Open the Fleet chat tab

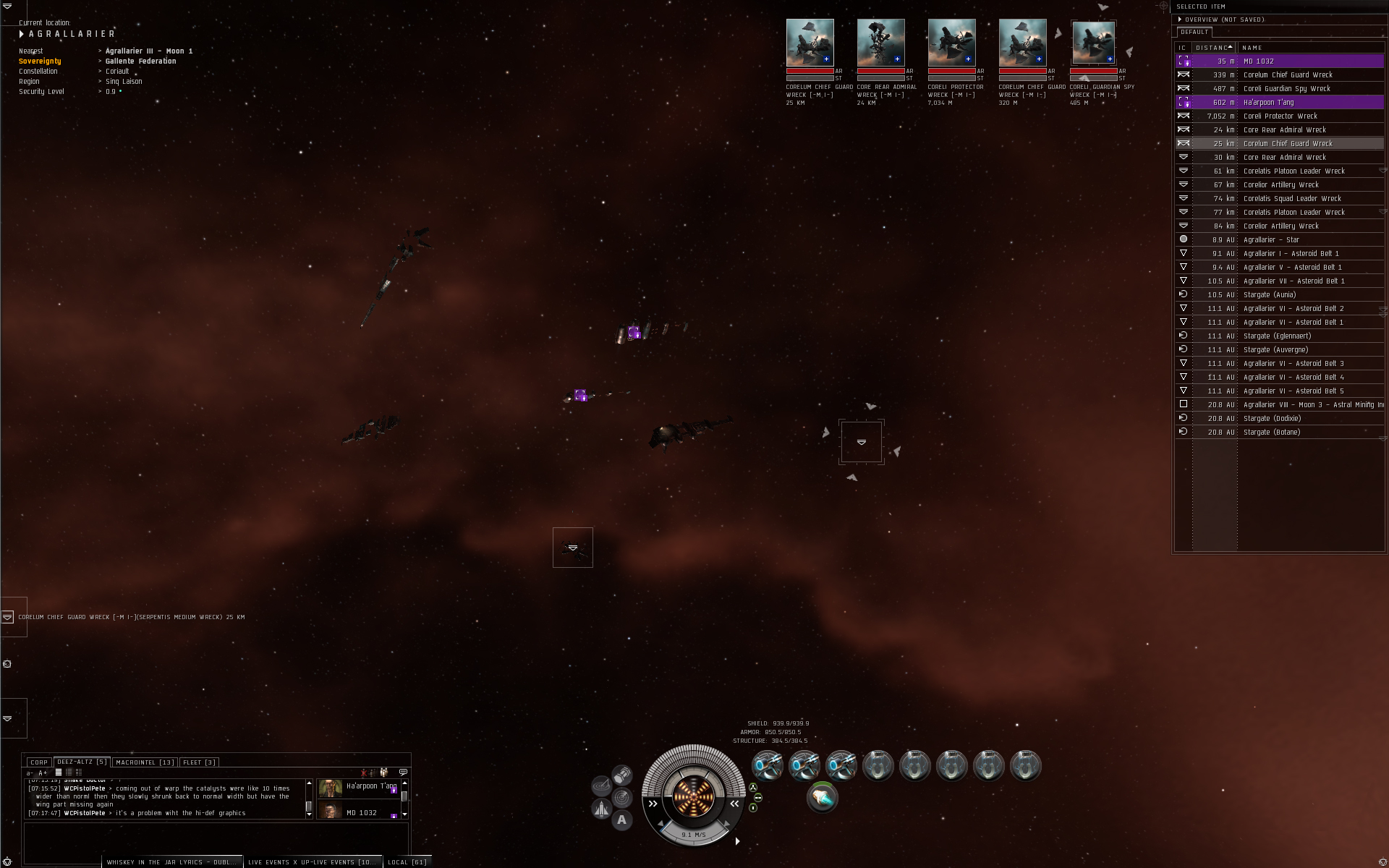(199, 762)
